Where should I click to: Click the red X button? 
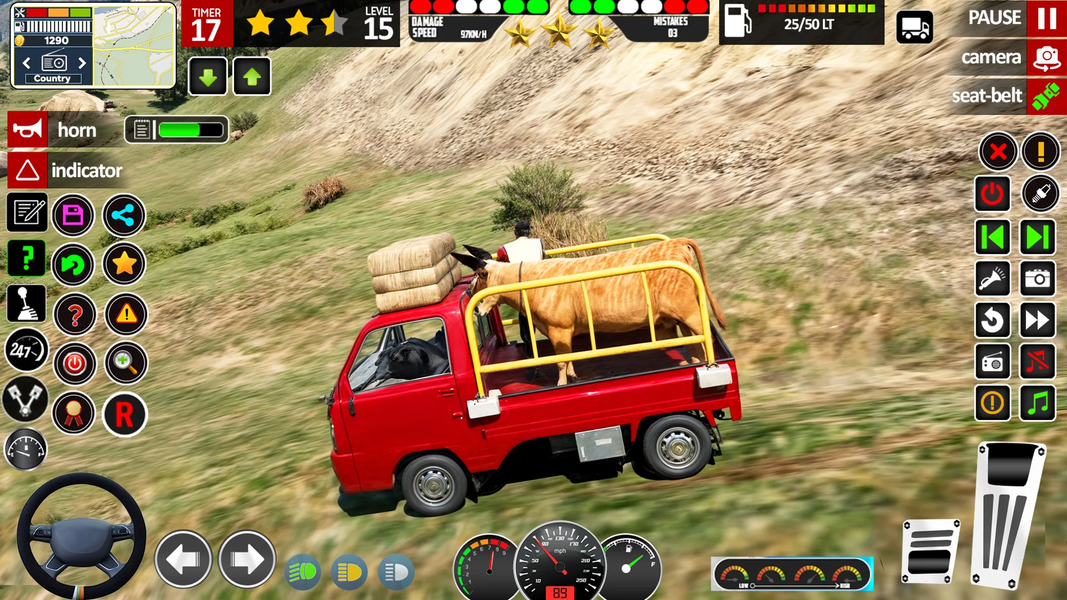click(x=996, y=152)
